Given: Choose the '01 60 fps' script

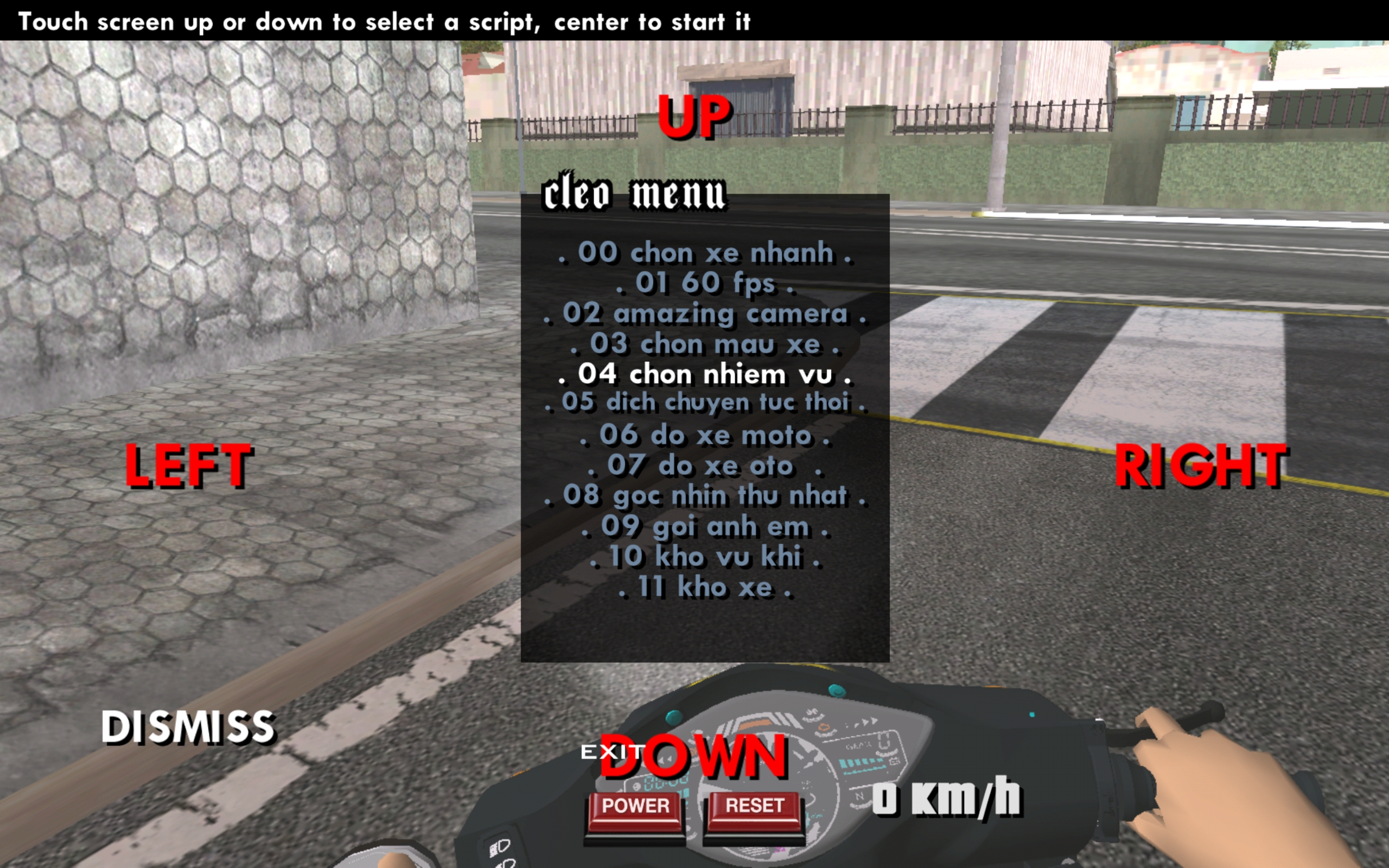Looking at the screenshot, I should coord(705,284).
